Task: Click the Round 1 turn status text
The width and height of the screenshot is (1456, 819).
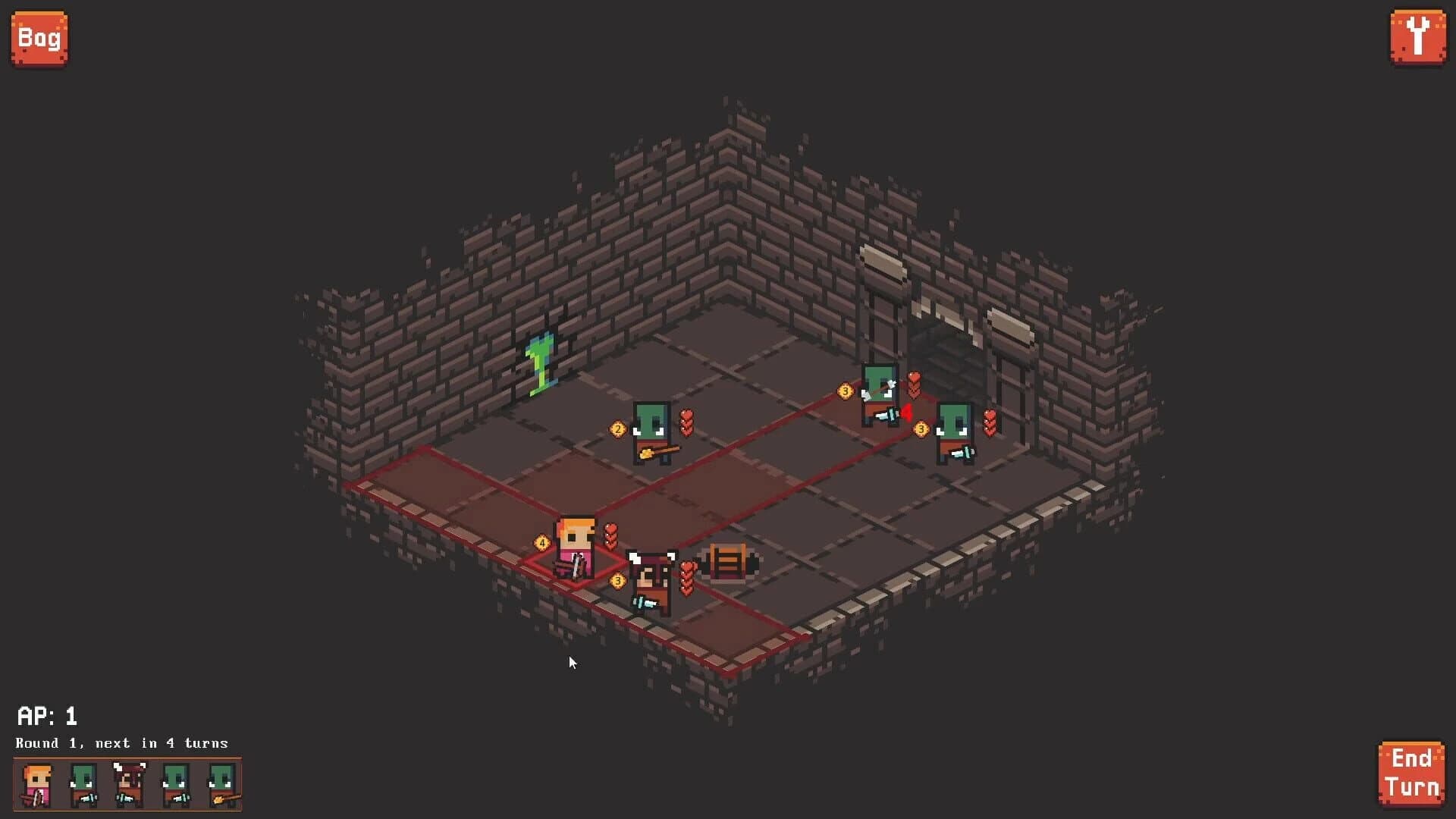Action: click(121, 743)
